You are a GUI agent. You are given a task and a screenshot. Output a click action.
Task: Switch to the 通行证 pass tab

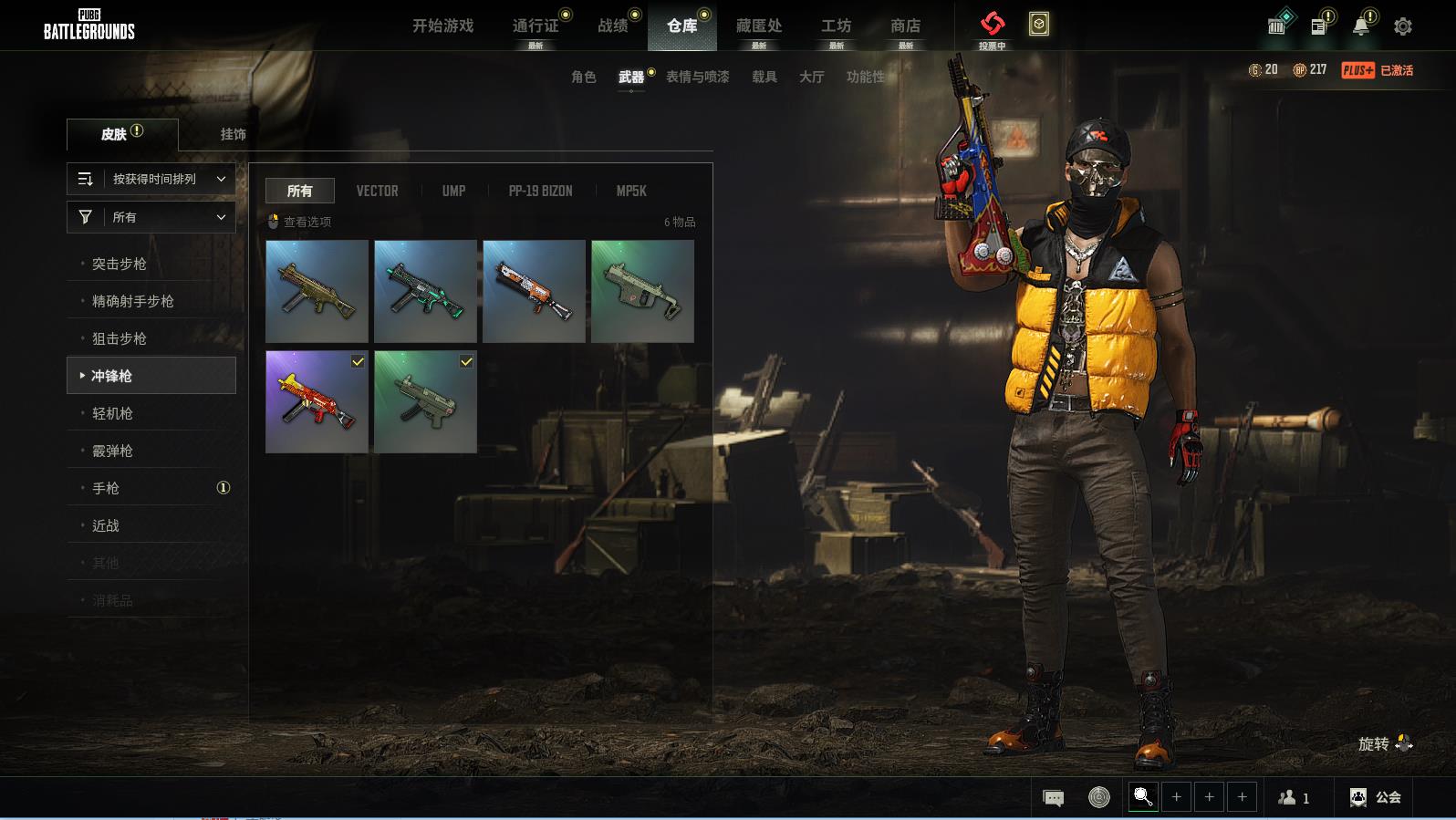(536, 26)
